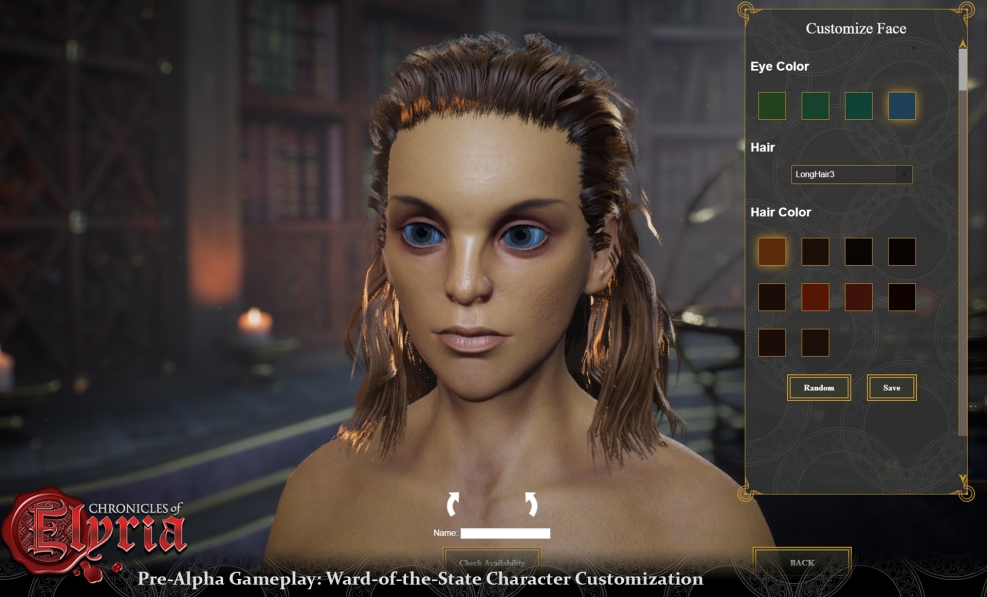Select the highlighted light brown hair color
Screen dimensions: 987x597
click(772, 252)
